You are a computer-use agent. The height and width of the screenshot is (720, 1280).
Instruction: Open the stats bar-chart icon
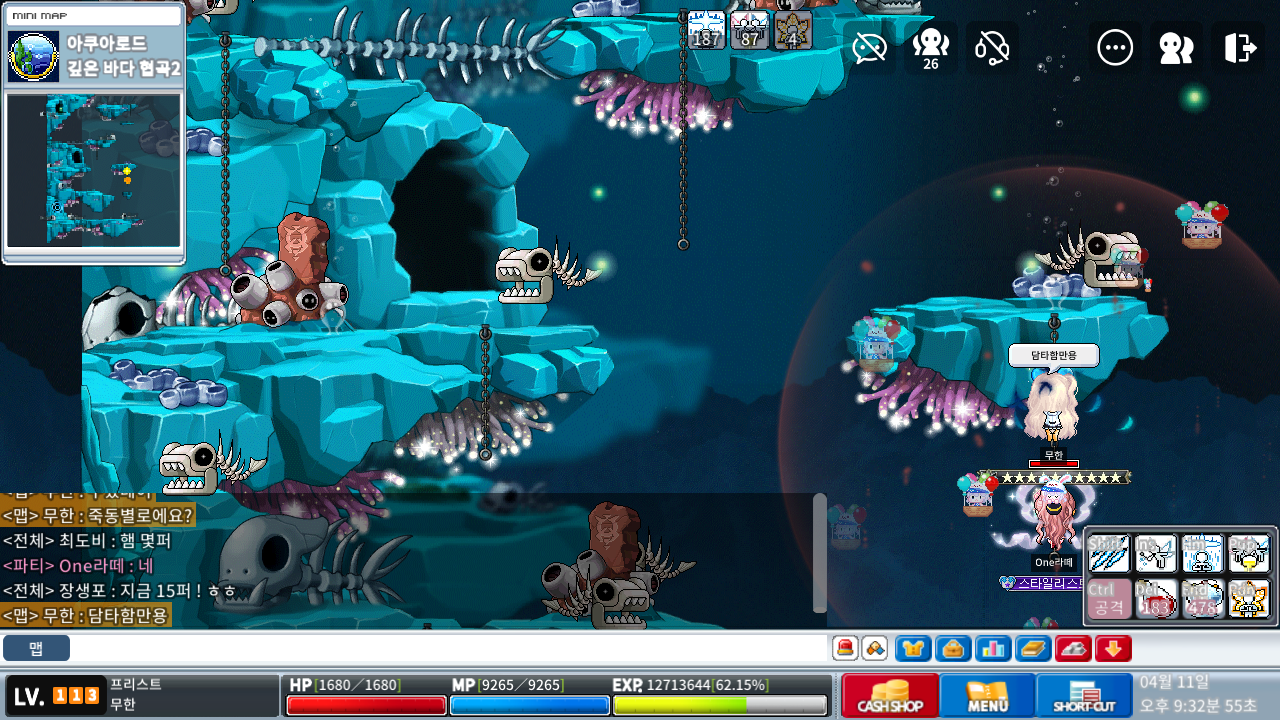coord(993,648)
